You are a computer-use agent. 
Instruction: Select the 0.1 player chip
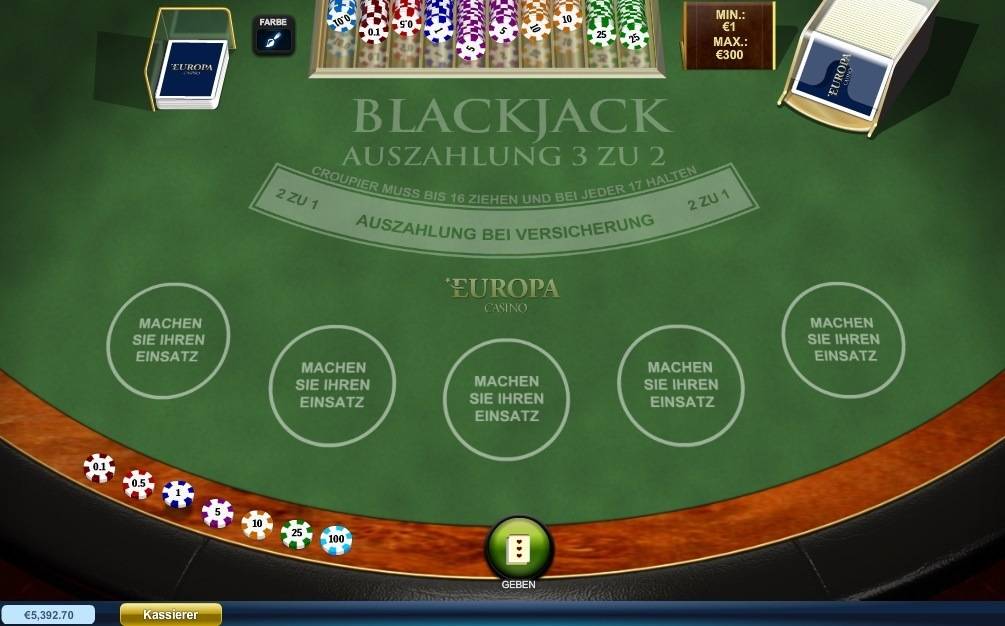[99, 468]
